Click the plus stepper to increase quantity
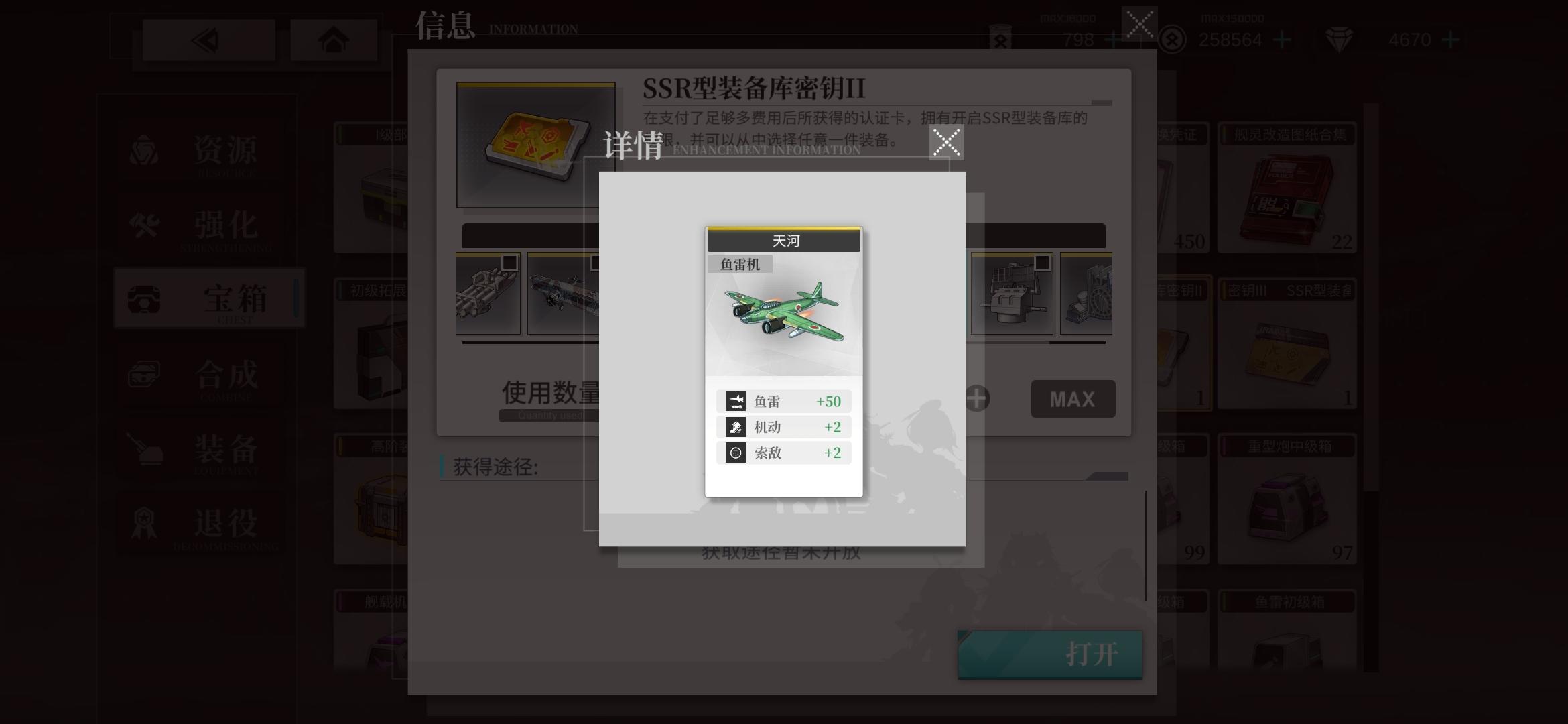The image size is (1568, 724). (x=976, y=398)
